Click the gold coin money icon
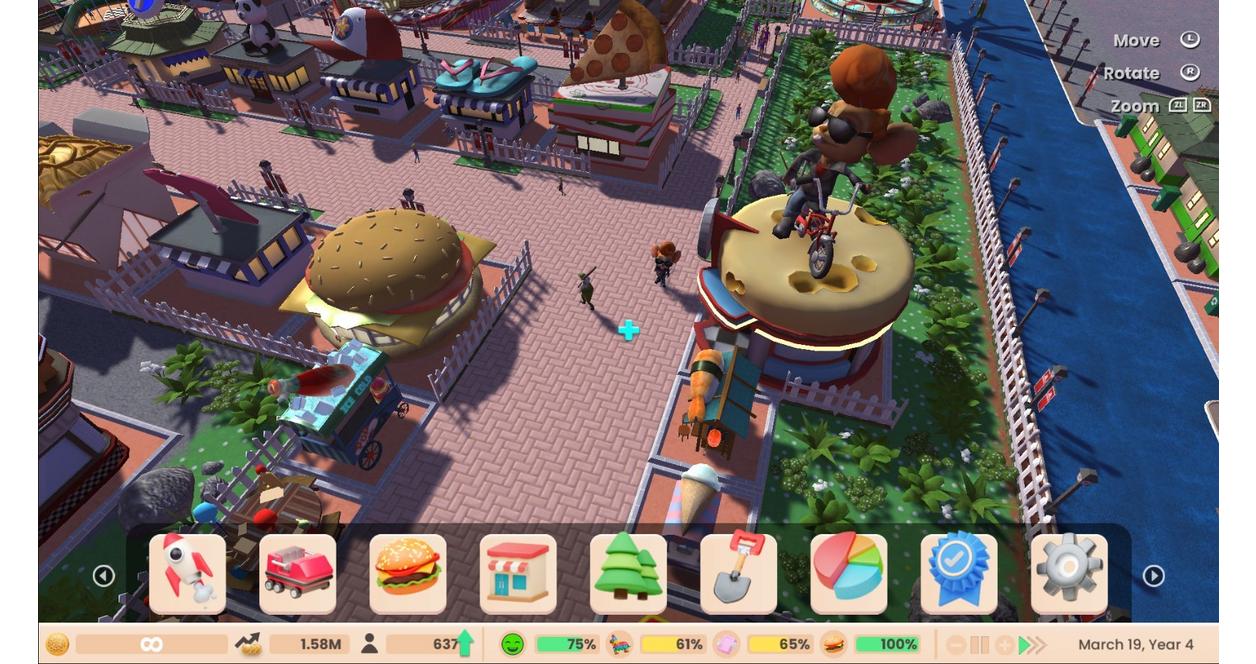The width and height of the screenshot is (1256, 664). (57, 645)
